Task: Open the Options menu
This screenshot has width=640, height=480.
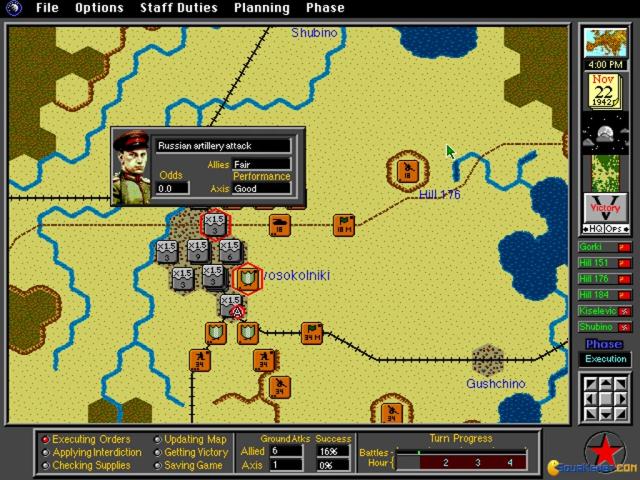Action: [99, 8]
